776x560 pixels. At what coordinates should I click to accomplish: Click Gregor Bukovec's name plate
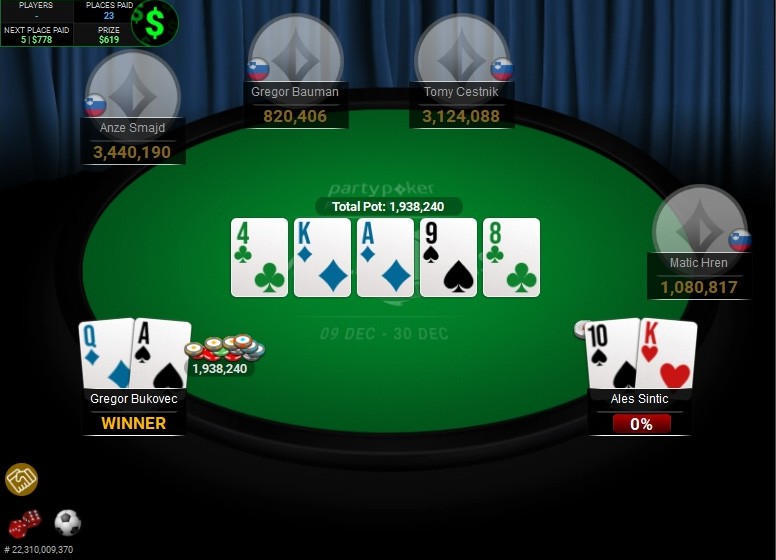click(x=134, y=398)
